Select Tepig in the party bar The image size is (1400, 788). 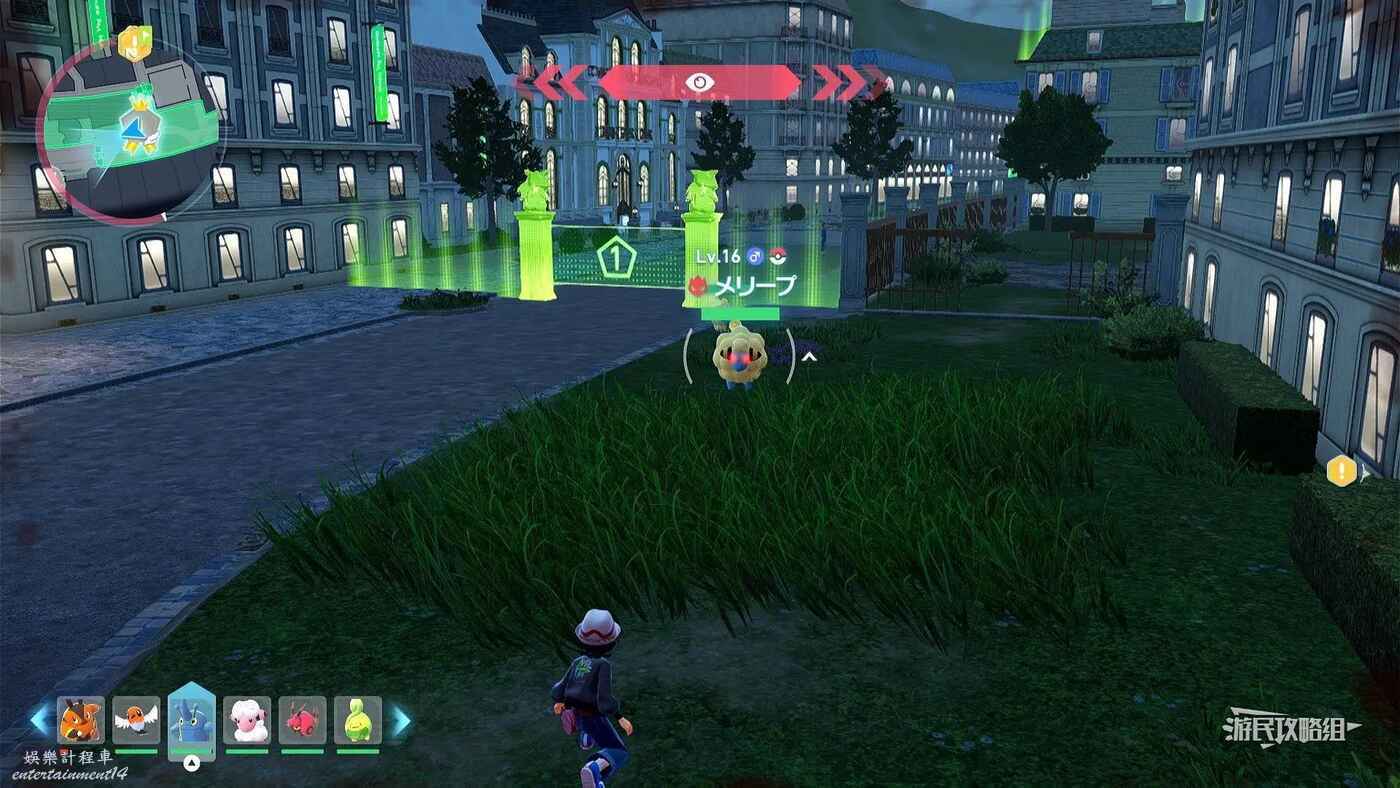81,720
